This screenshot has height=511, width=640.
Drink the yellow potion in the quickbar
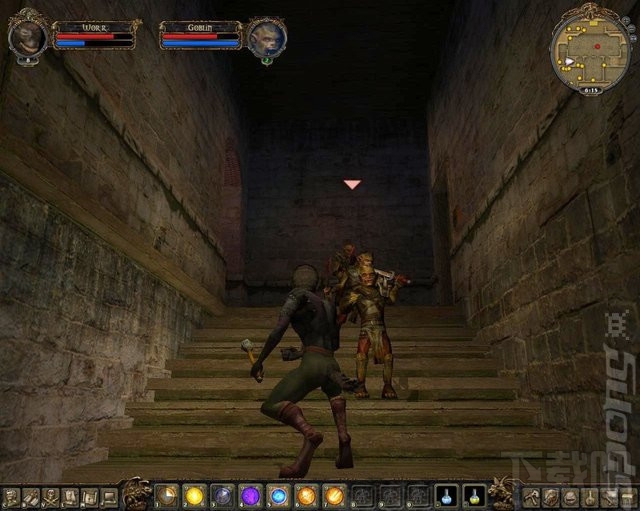(x=474, y=495)
